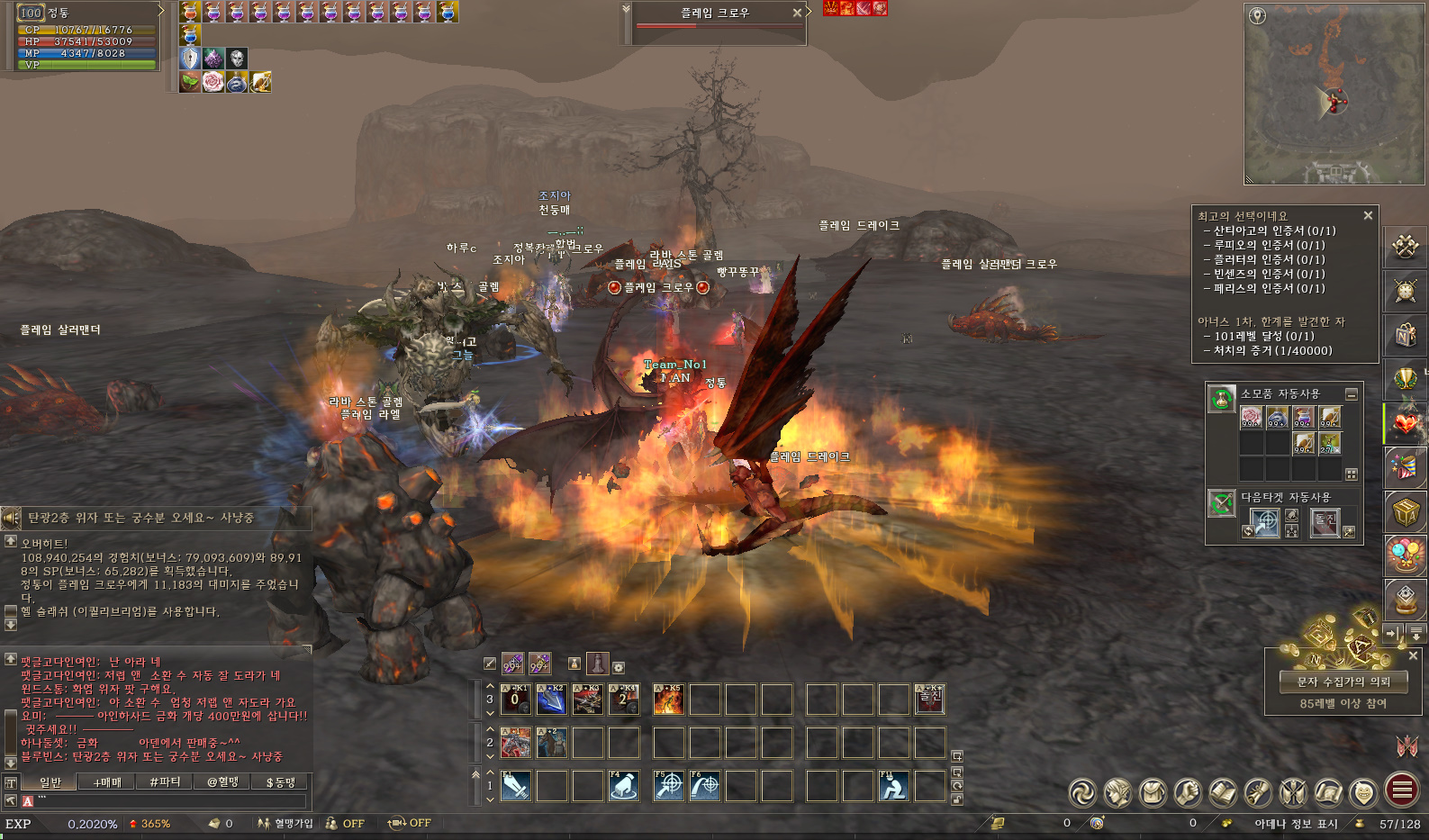The image size is (1429, 840).
Task: Open the heart event icon on sidebar
Action: (1406, 423)
